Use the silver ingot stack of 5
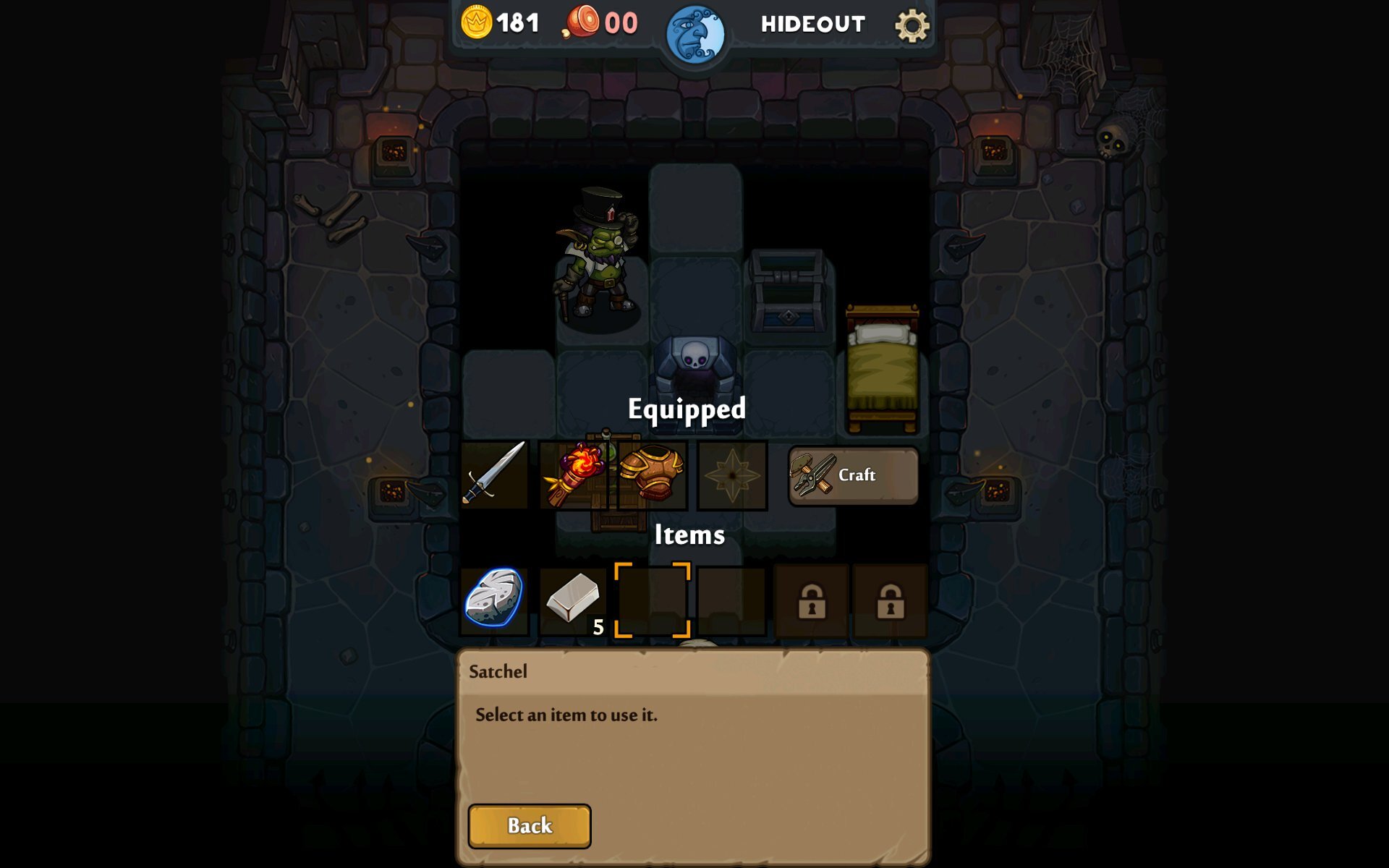This screenshot has height=868, width=1389. point(572,600)
